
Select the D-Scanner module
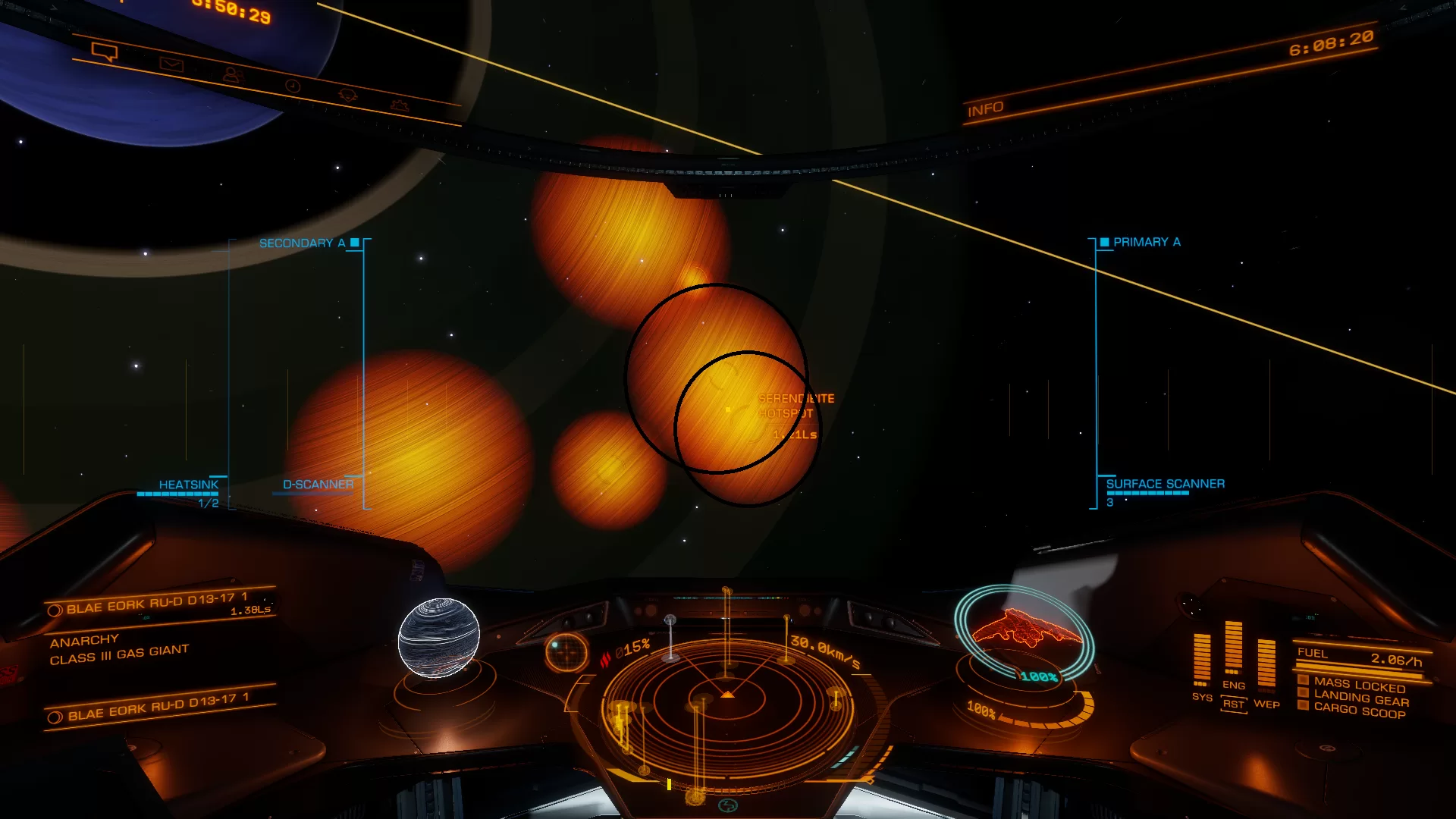click(318, 485)
